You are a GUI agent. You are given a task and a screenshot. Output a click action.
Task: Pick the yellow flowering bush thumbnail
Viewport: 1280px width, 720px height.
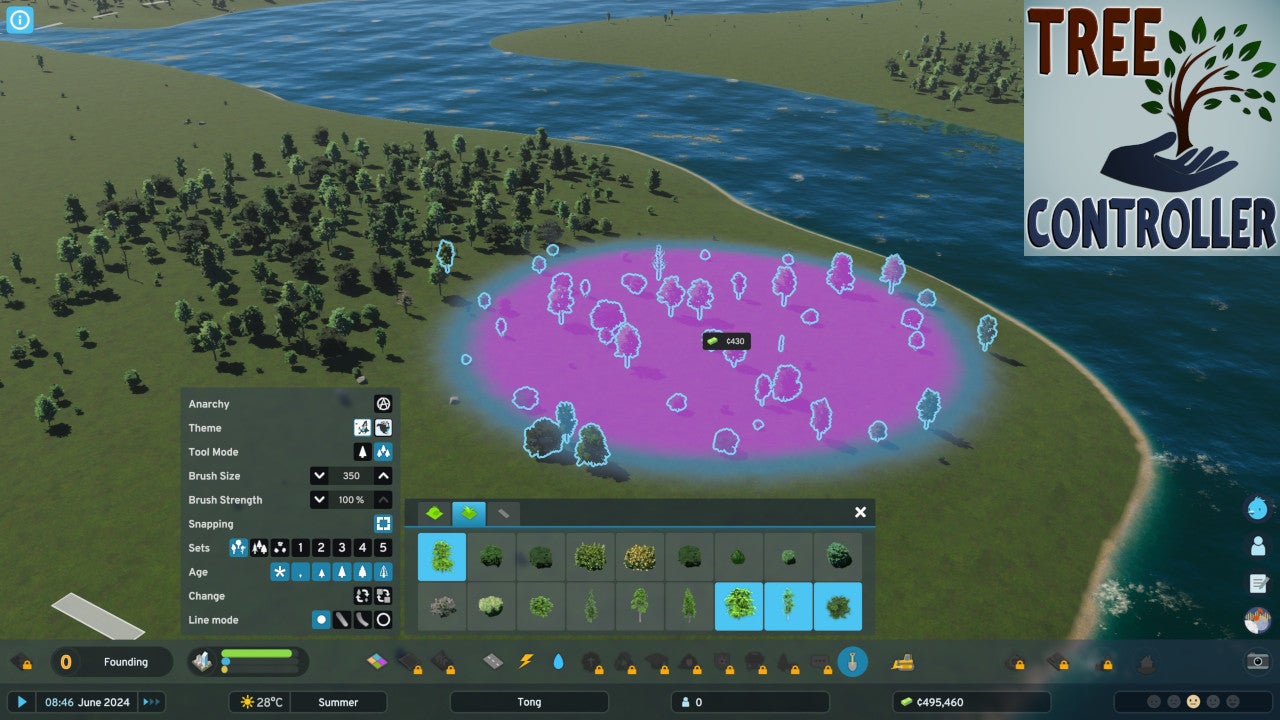tap(640, 557)
